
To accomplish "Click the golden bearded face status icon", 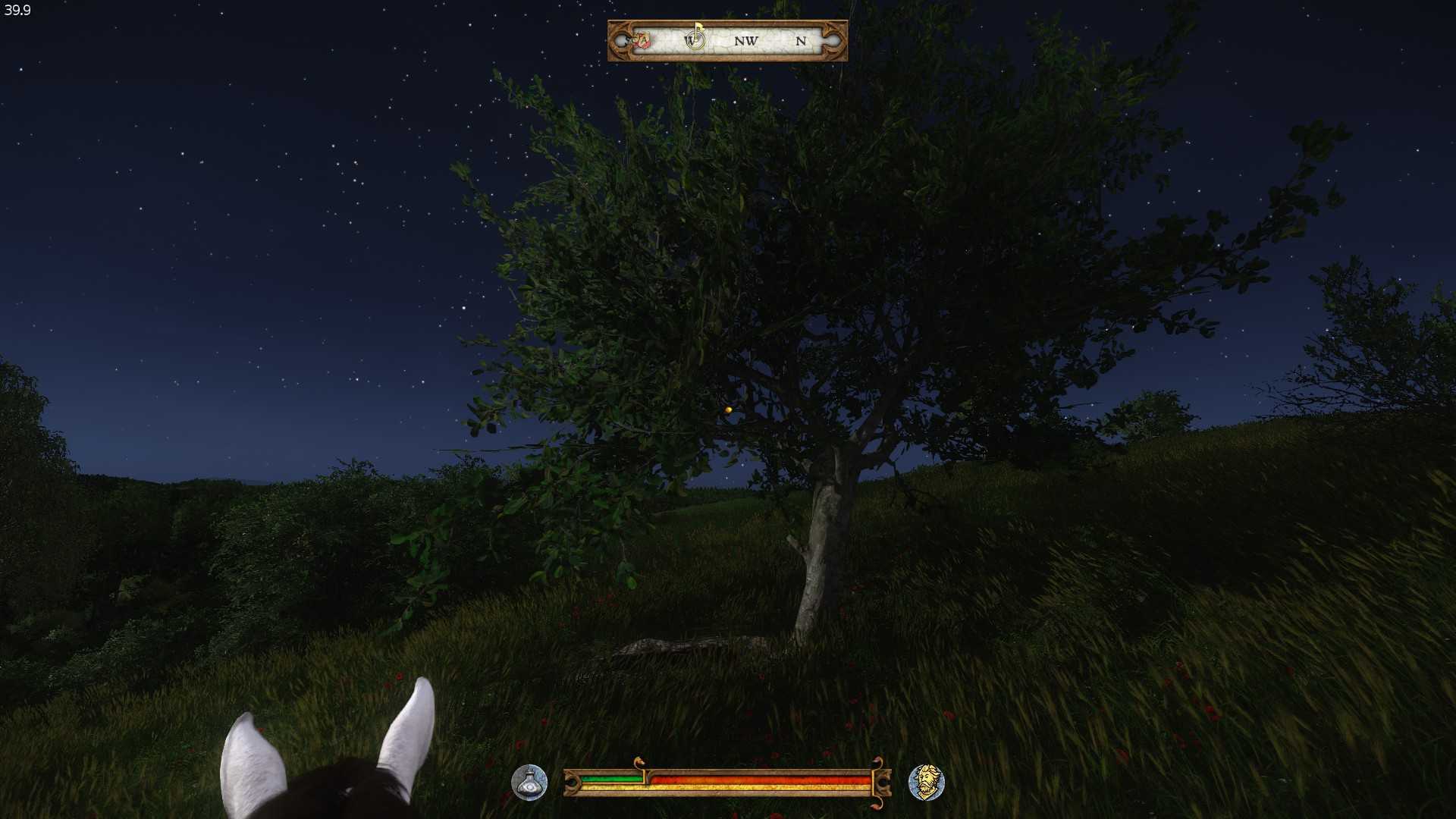I will point(926,783).
